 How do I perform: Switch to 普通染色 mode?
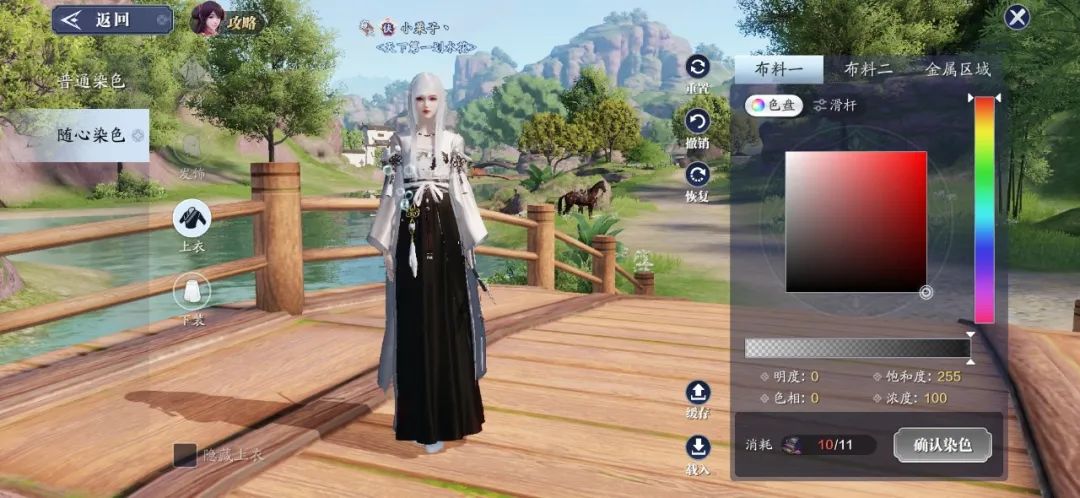(90, 82)
